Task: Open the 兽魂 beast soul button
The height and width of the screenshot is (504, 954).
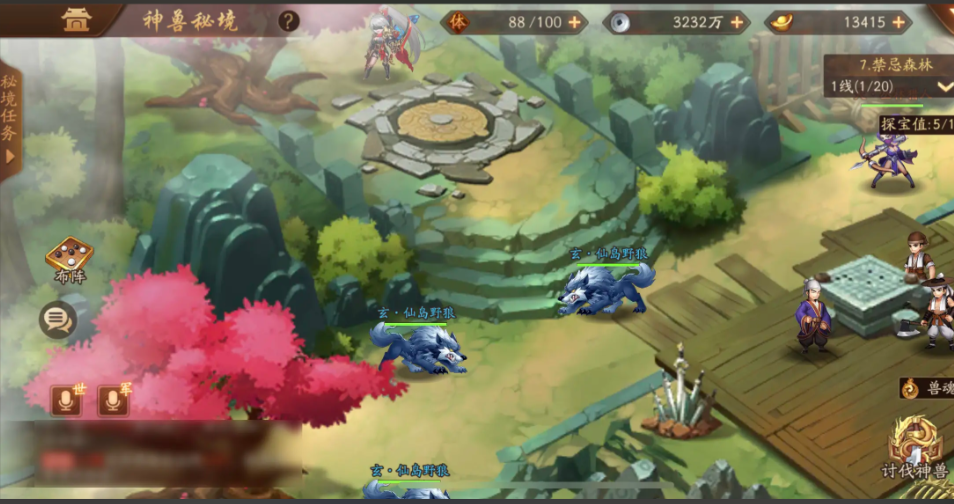Action: [x=925, y=387]
